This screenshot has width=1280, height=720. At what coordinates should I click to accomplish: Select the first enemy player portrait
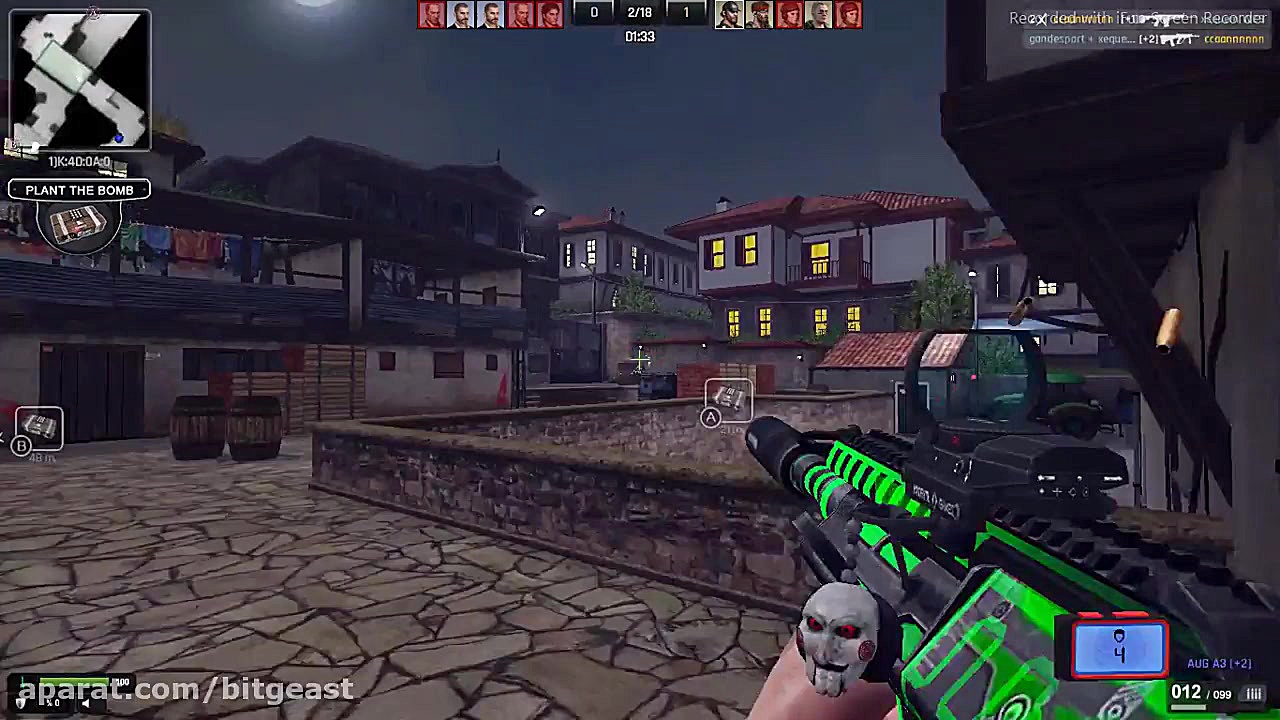coord(728,13)
